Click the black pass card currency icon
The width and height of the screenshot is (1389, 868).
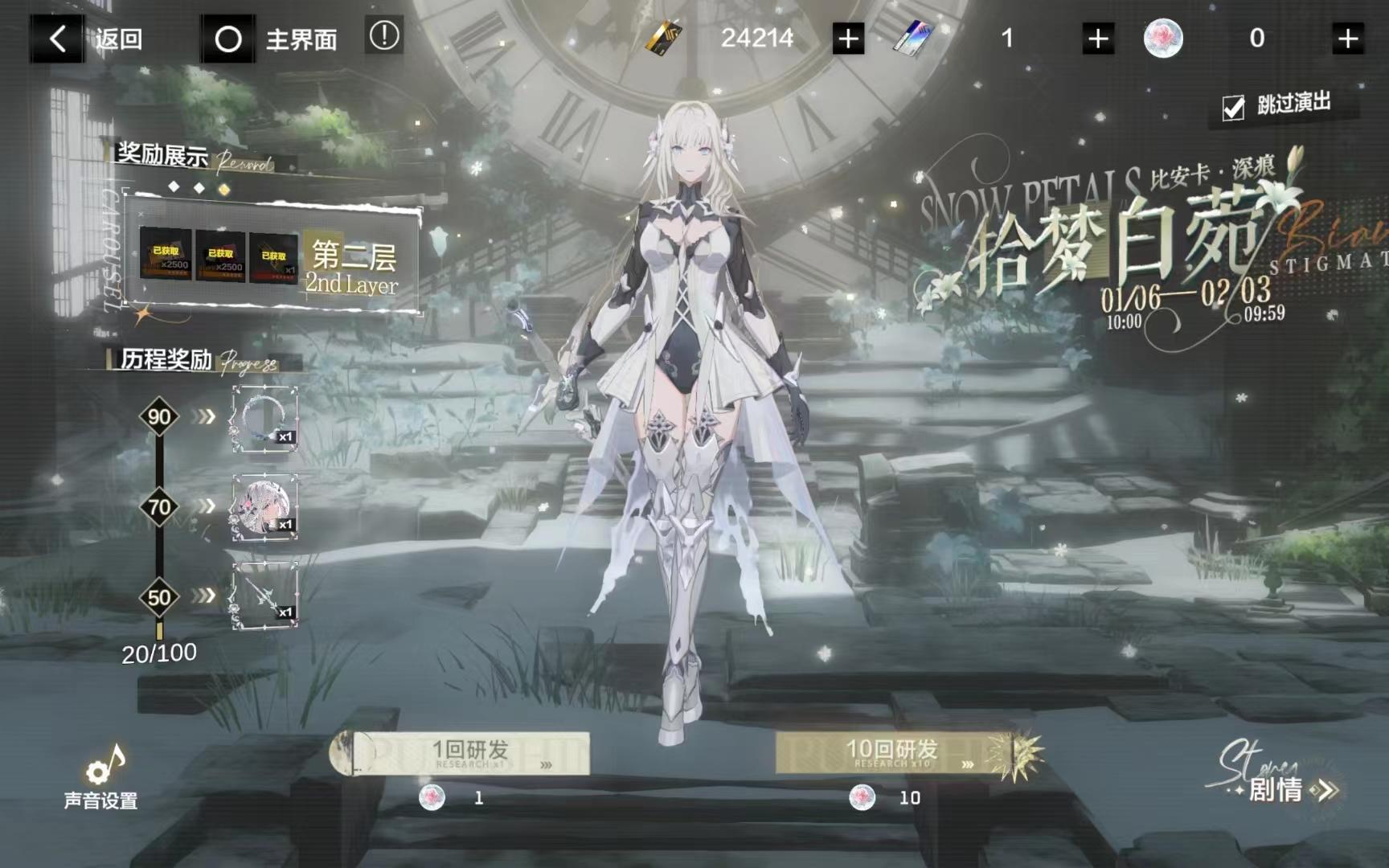[664, 35]
